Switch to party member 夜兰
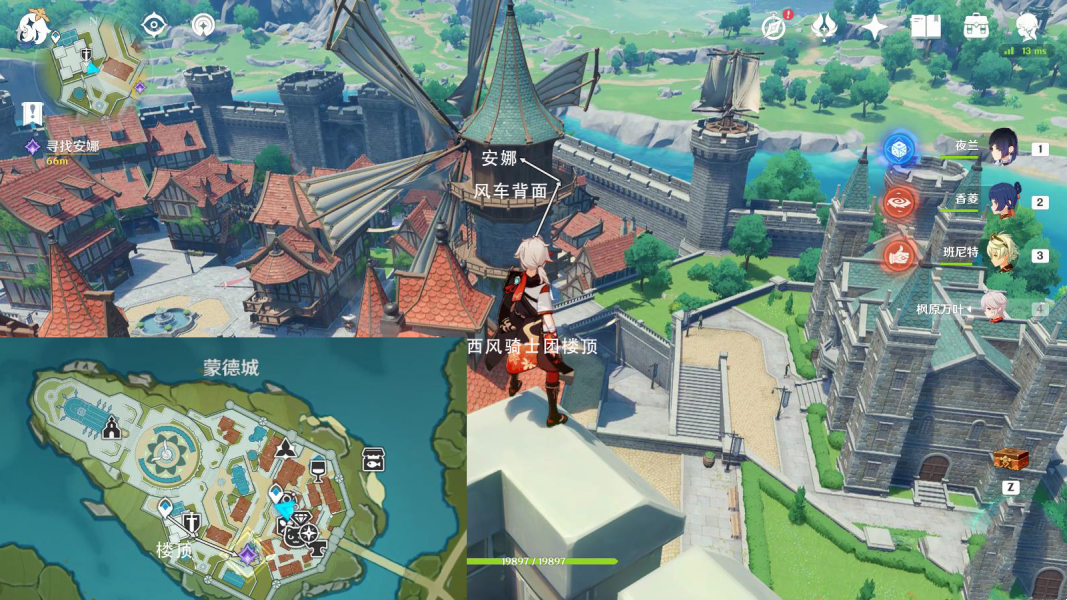Screen dimensions: 1067x600 click(x=1002, y=148)
